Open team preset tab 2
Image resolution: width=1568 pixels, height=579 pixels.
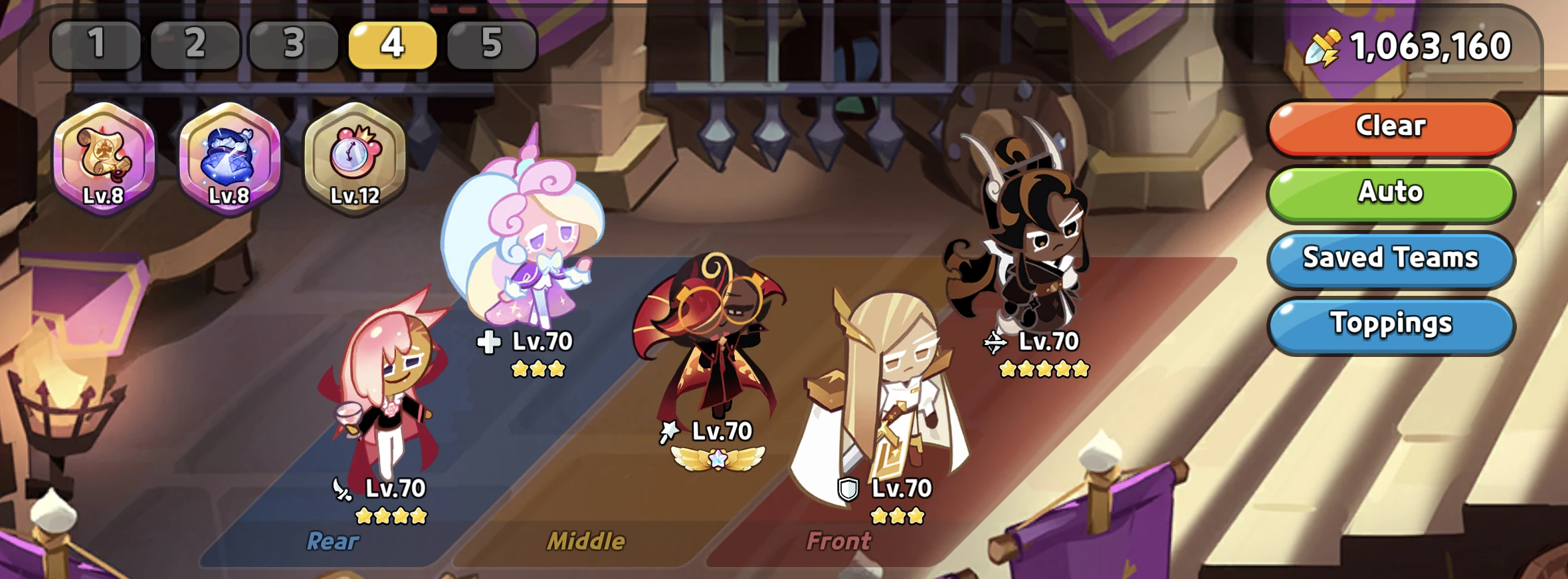195,45
